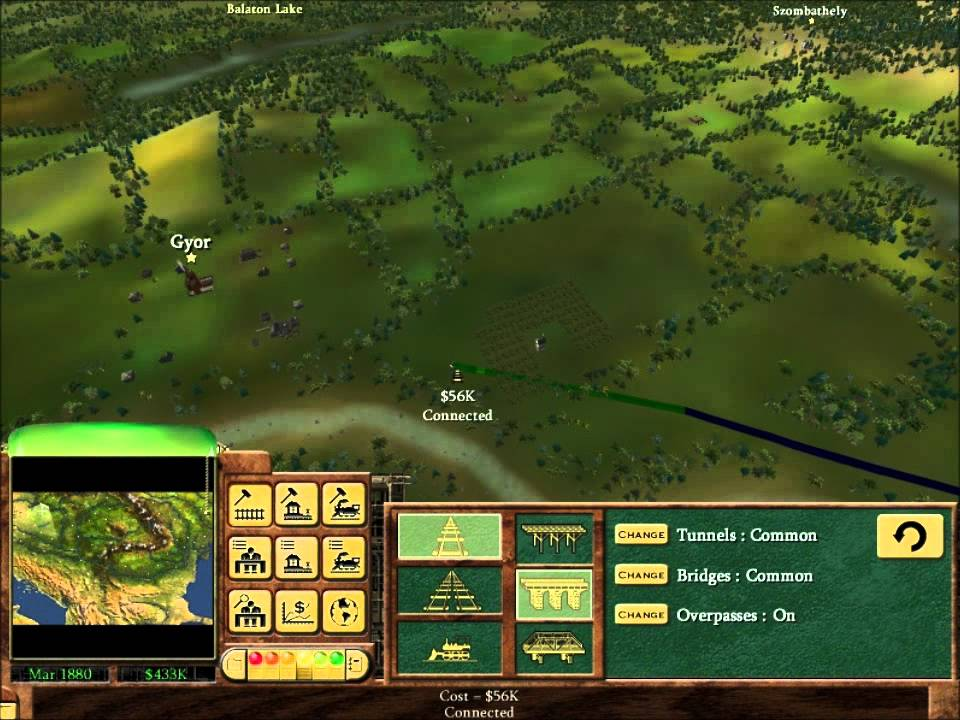This screenshot has height=720, width=960.
Task: Show the station list panel
Action: [296, 557]
